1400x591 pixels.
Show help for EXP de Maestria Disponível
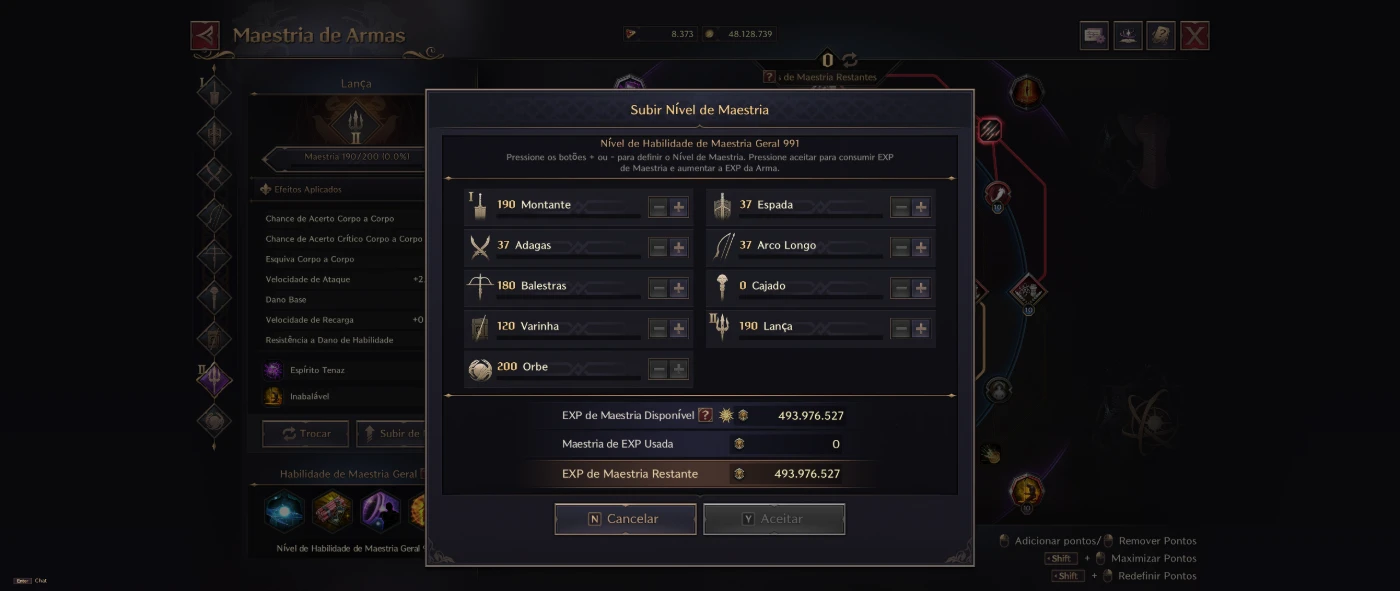[x=705, y=415]
